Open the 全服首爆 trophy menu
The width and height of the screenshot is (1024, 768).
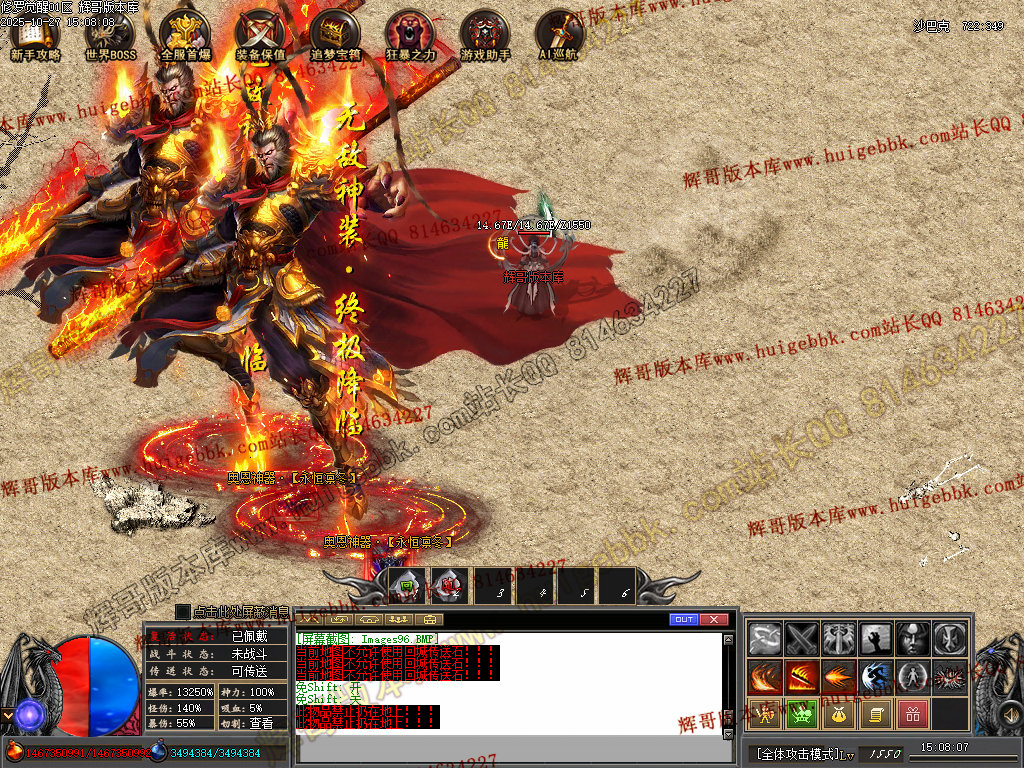point(185,37)
